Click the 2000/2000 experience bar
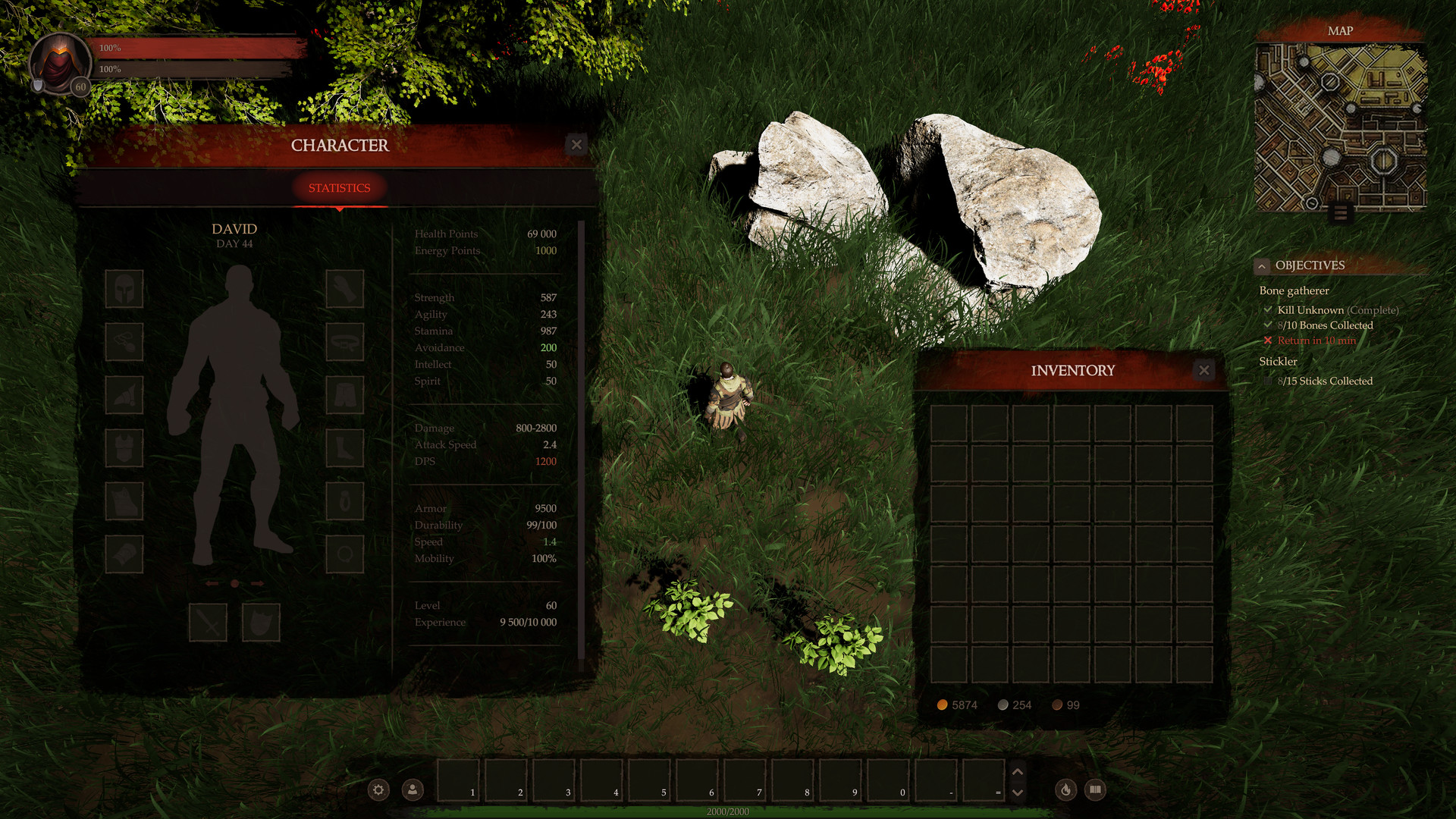This screenshot has width=1456, height=819. click(726, 811)
